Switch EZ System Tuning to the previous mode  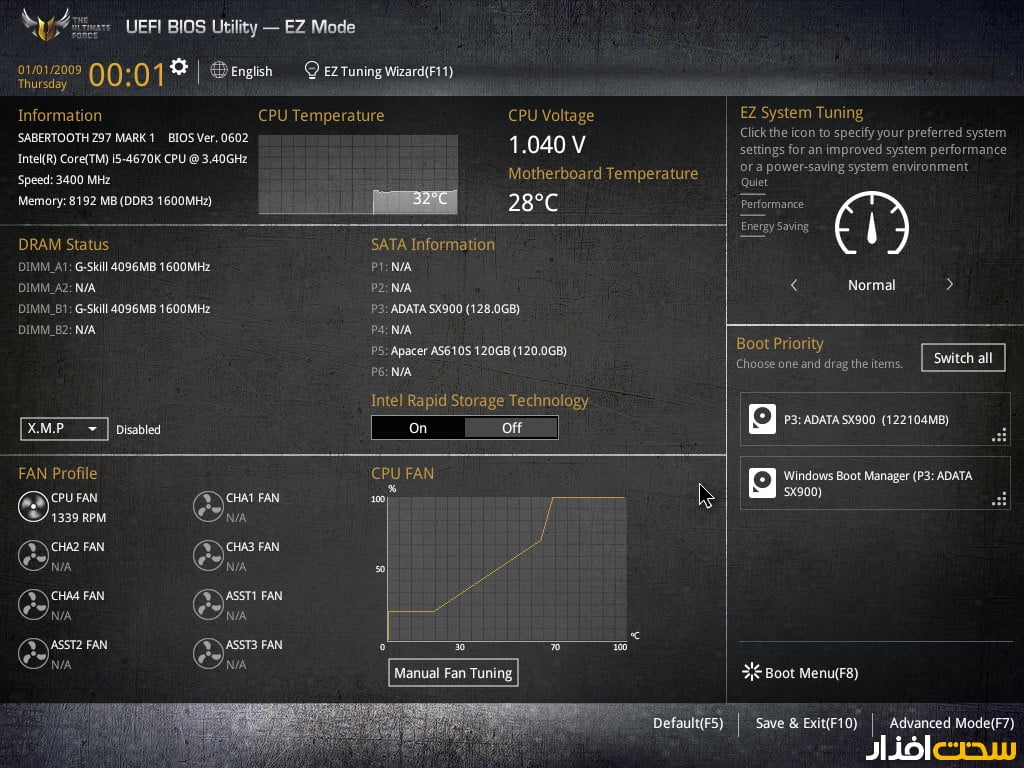coord(794,285)
